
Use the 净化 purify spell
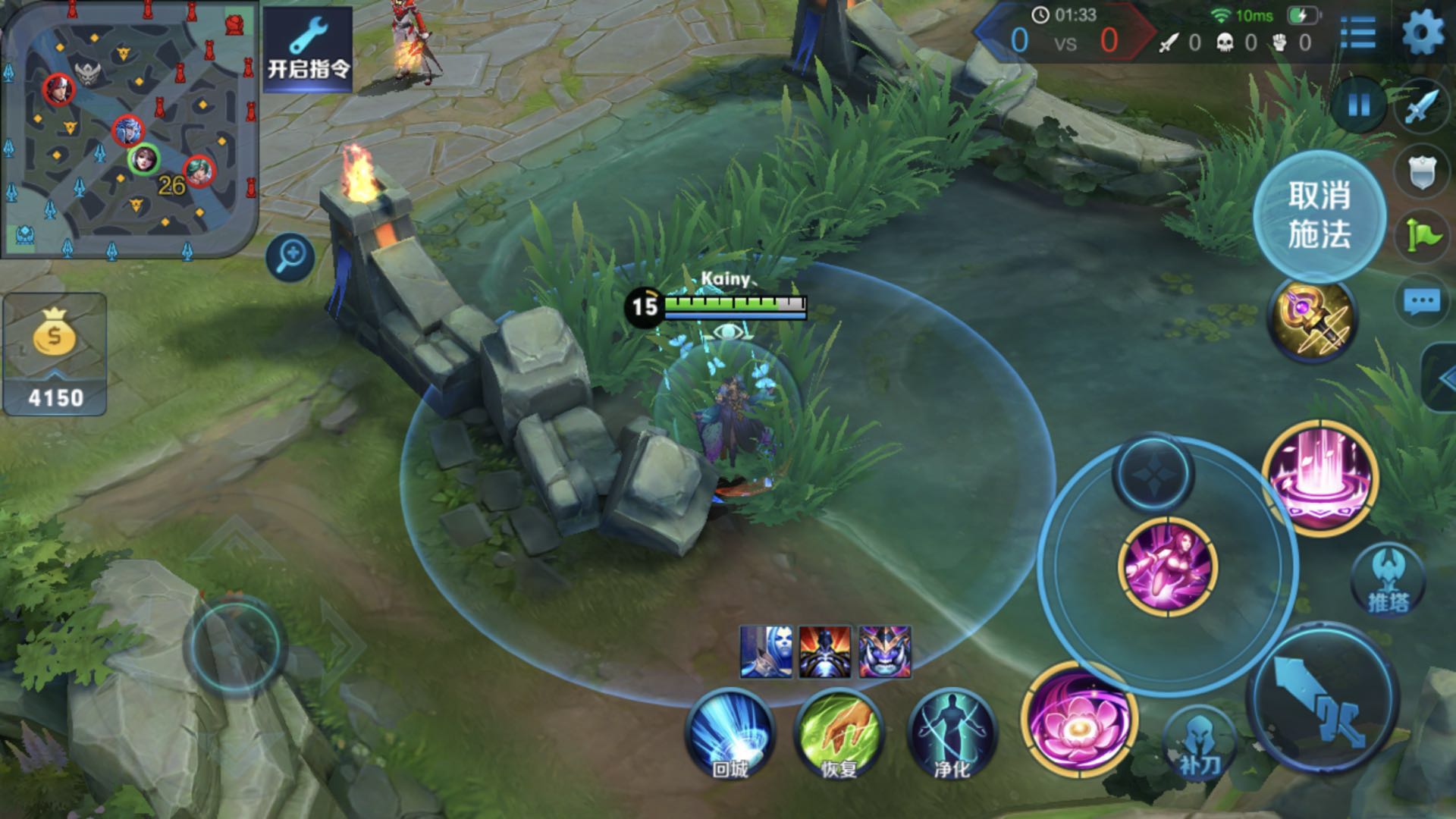(952, 734)
